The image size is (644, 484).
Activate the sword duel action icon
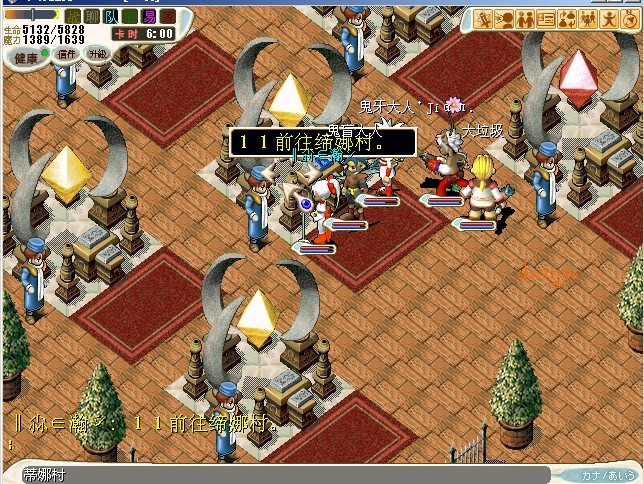(x=483, y=19)
